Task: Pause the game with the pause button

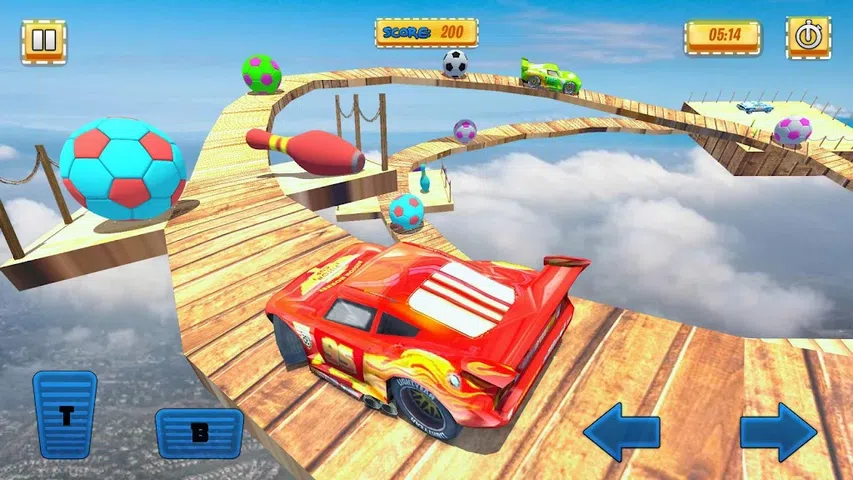Action: click(43, 42)
